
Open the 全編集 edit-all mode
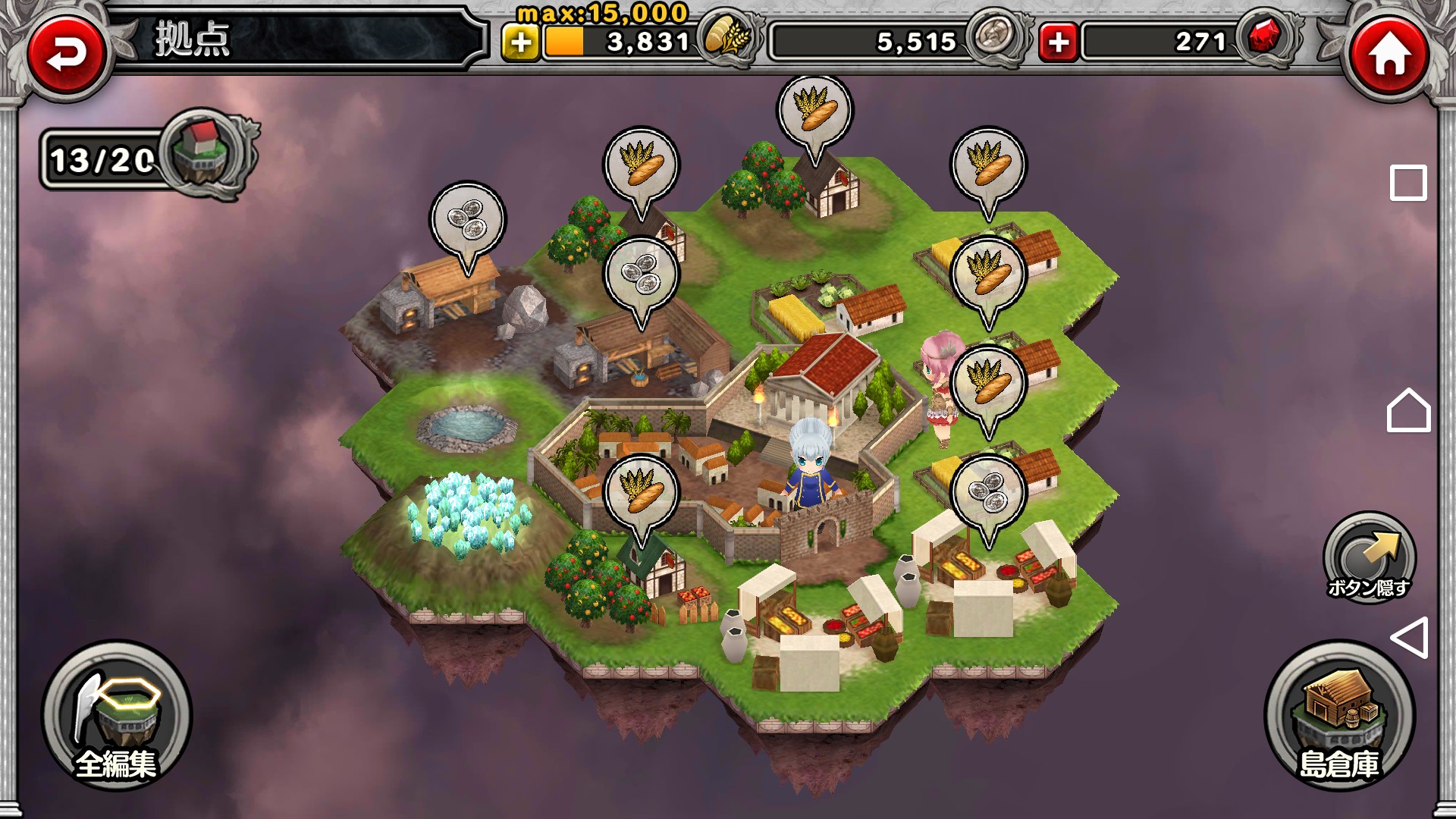pos(116,717)
